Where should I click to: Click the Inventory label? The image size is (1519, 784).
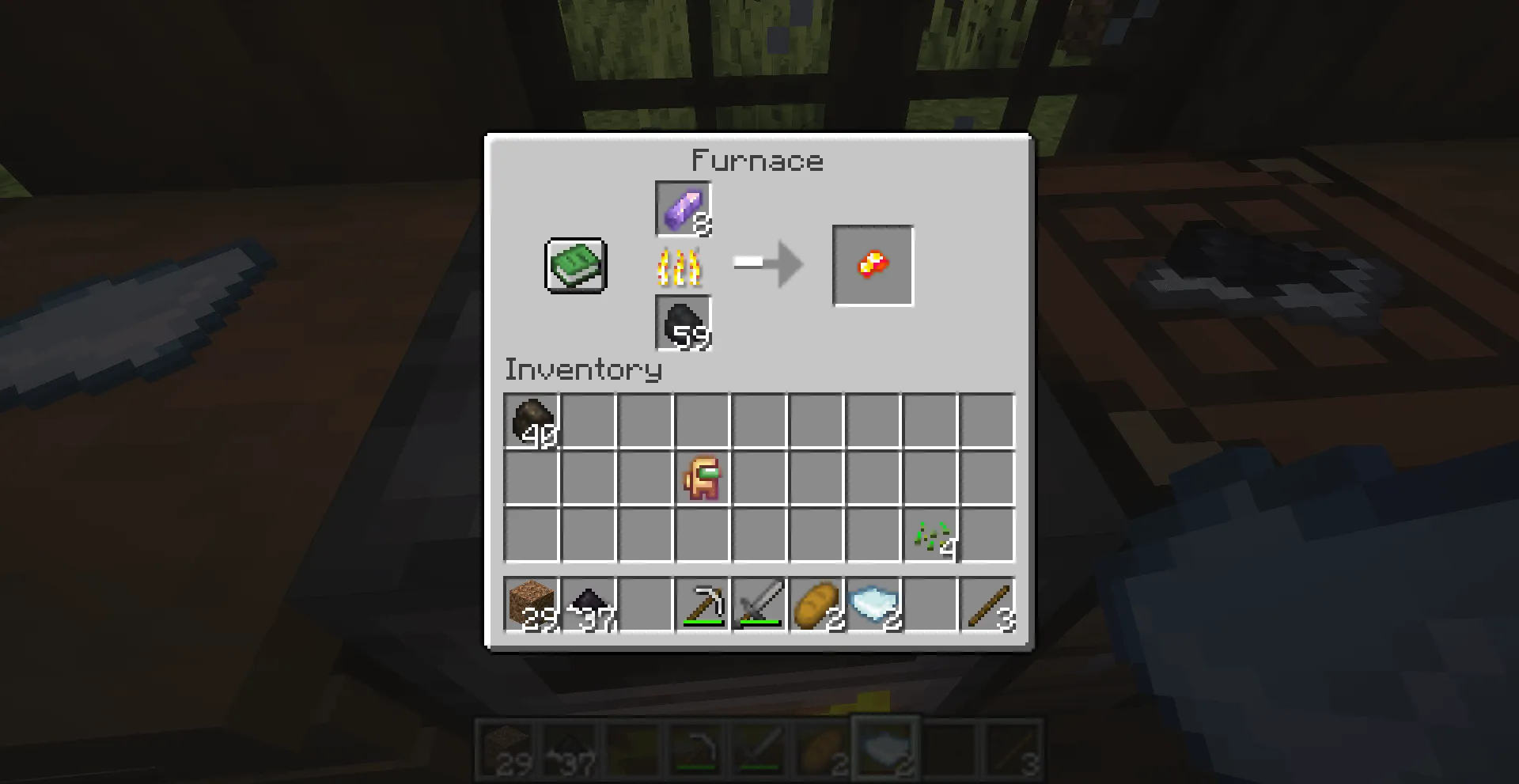(583, 369)
